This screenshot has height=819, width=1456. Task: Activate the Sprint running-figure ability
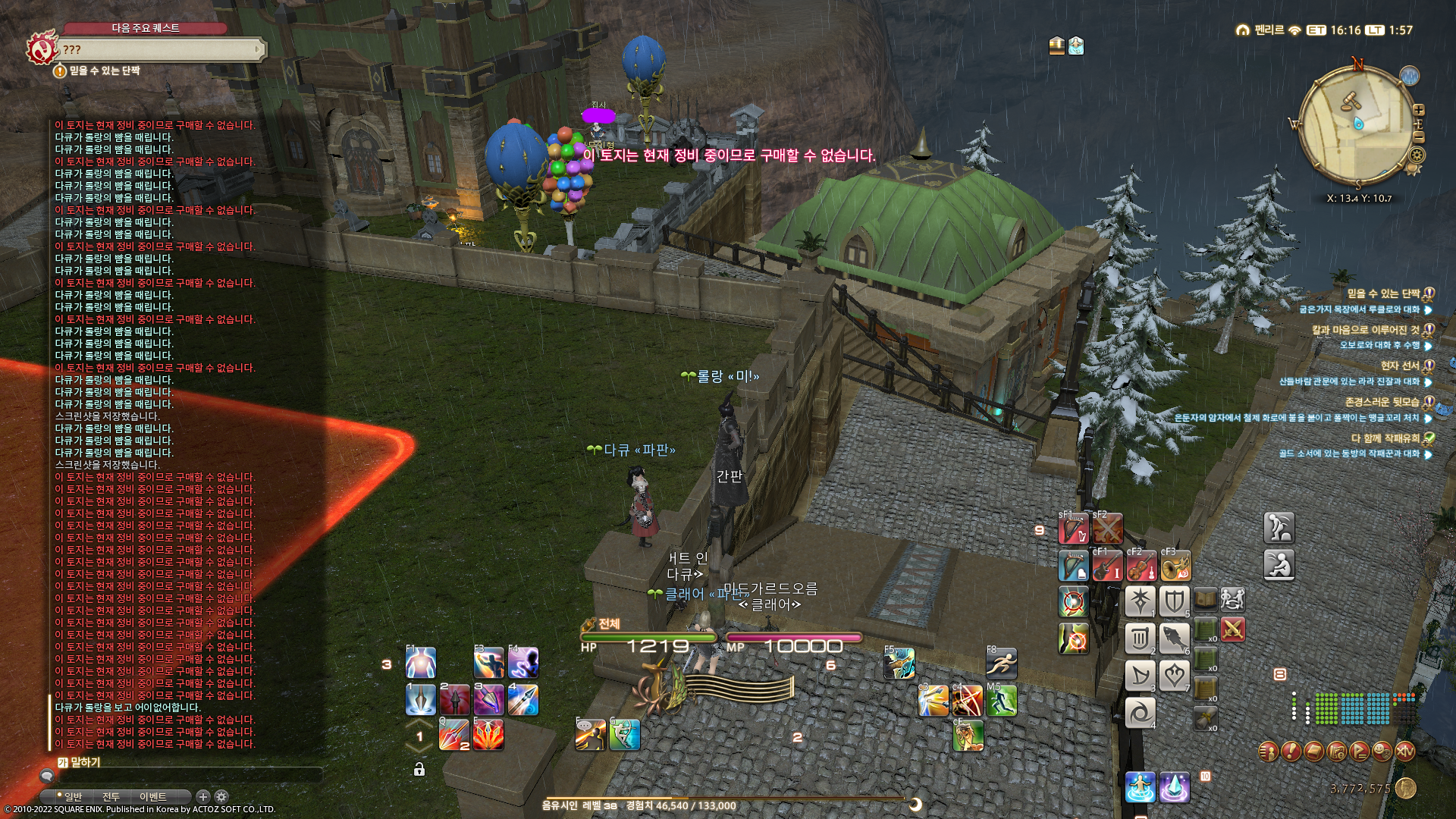(x=1001, y=664)
